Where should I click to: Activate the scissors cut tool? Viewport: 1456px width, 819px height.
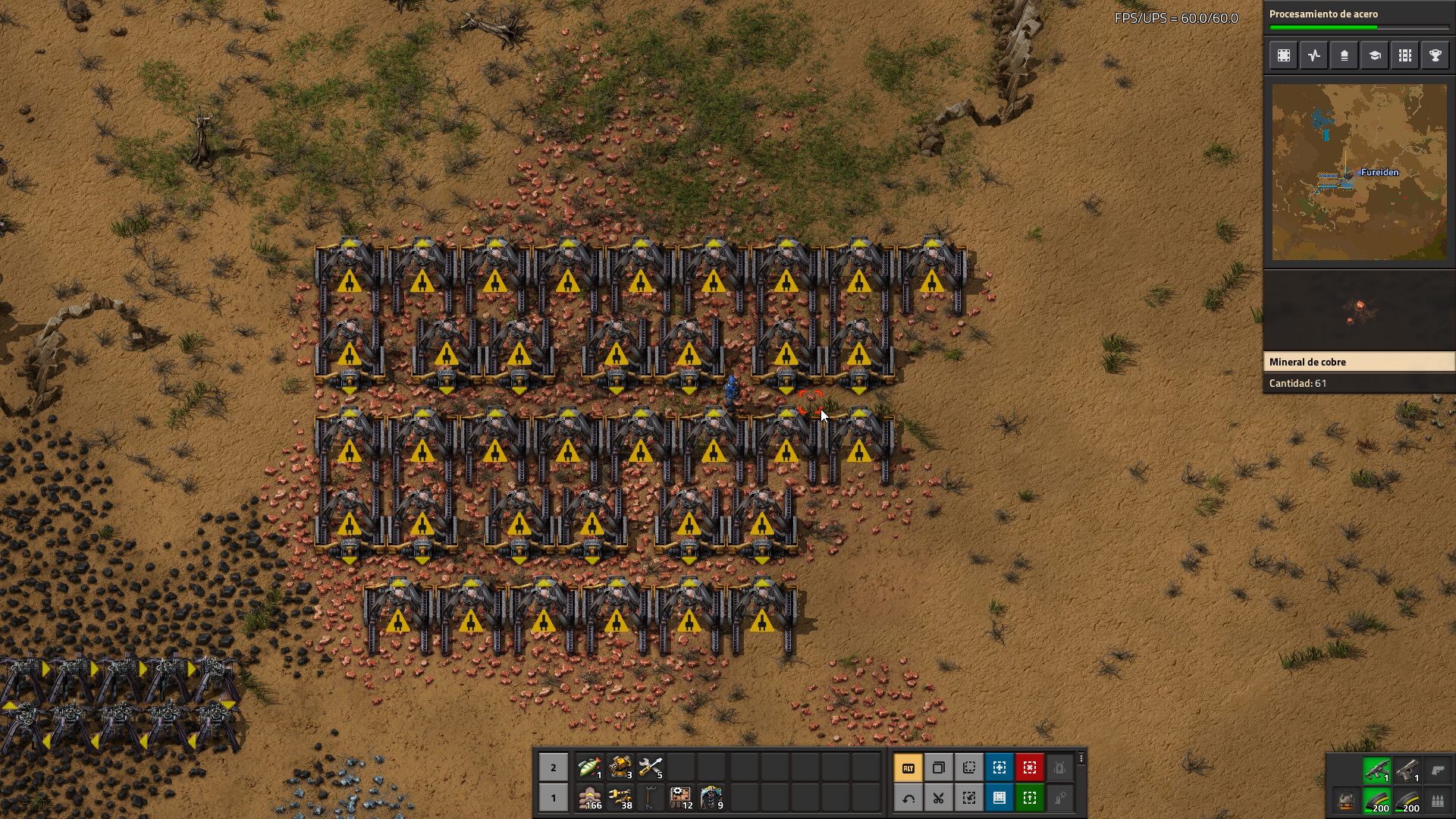click(939, 798)
